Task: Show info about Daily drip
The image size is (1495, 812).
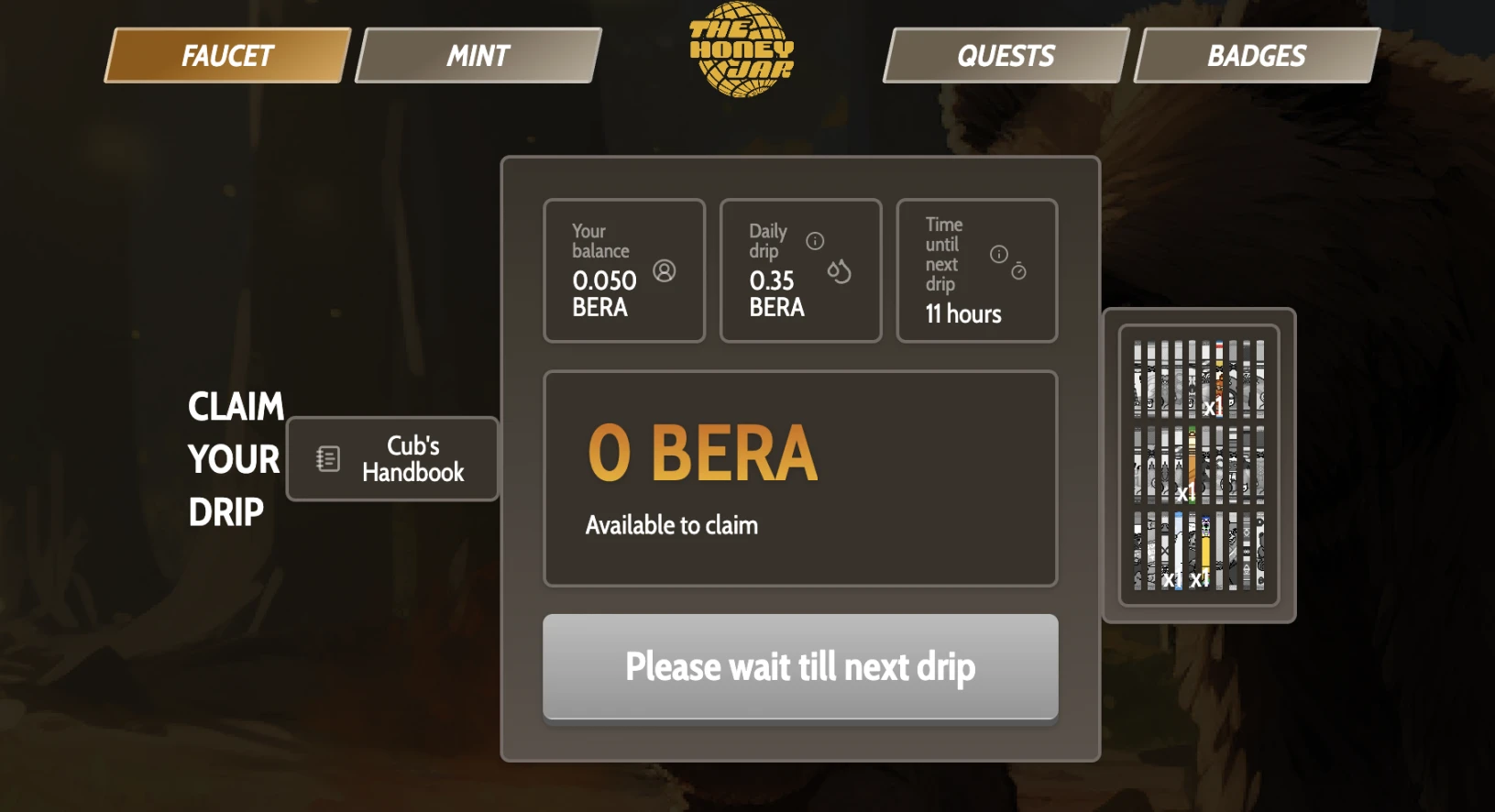Action: click(x=815, y=241)
